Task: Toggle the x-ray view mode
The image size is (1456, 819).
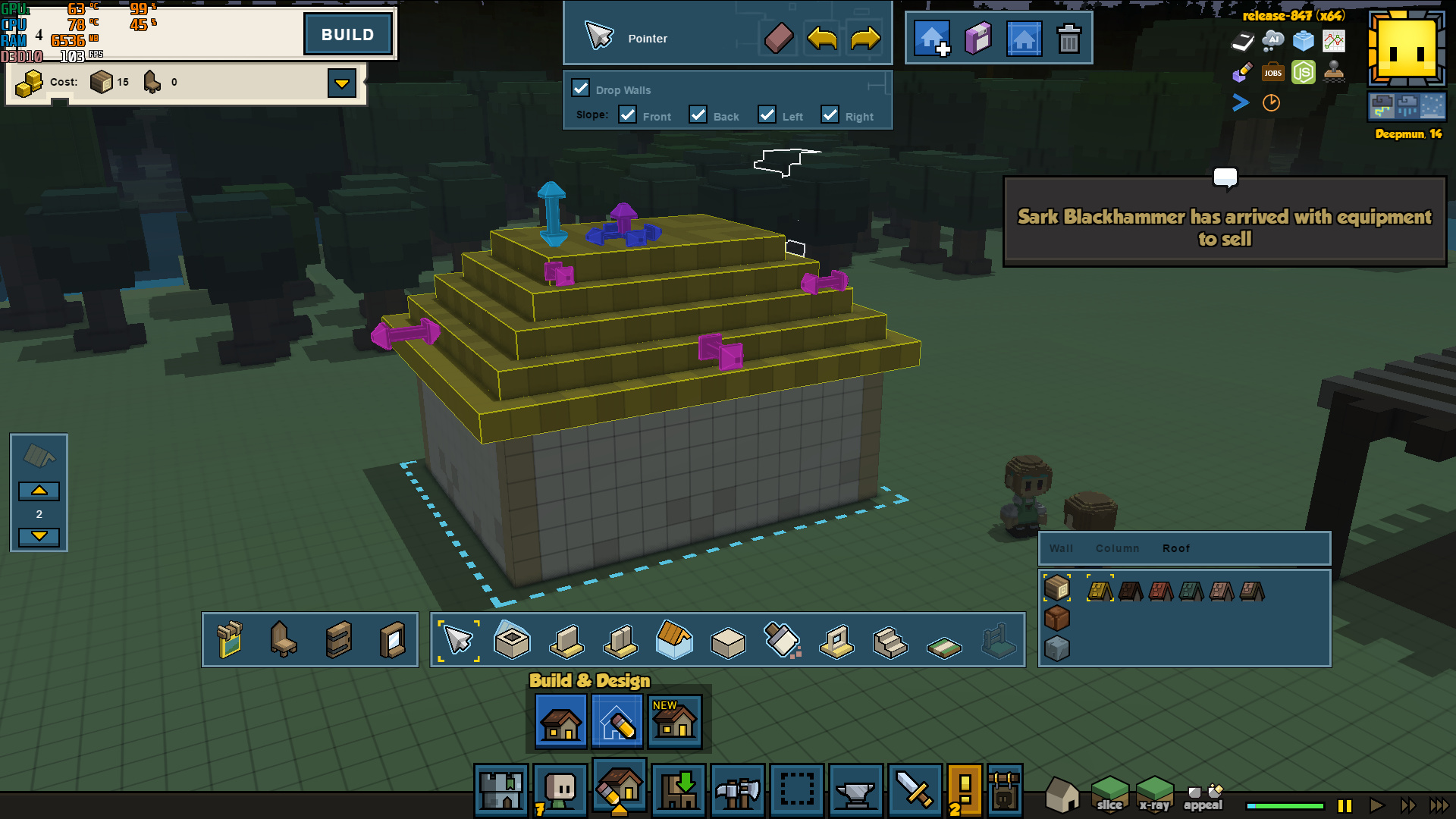Action: point(1154,793)
